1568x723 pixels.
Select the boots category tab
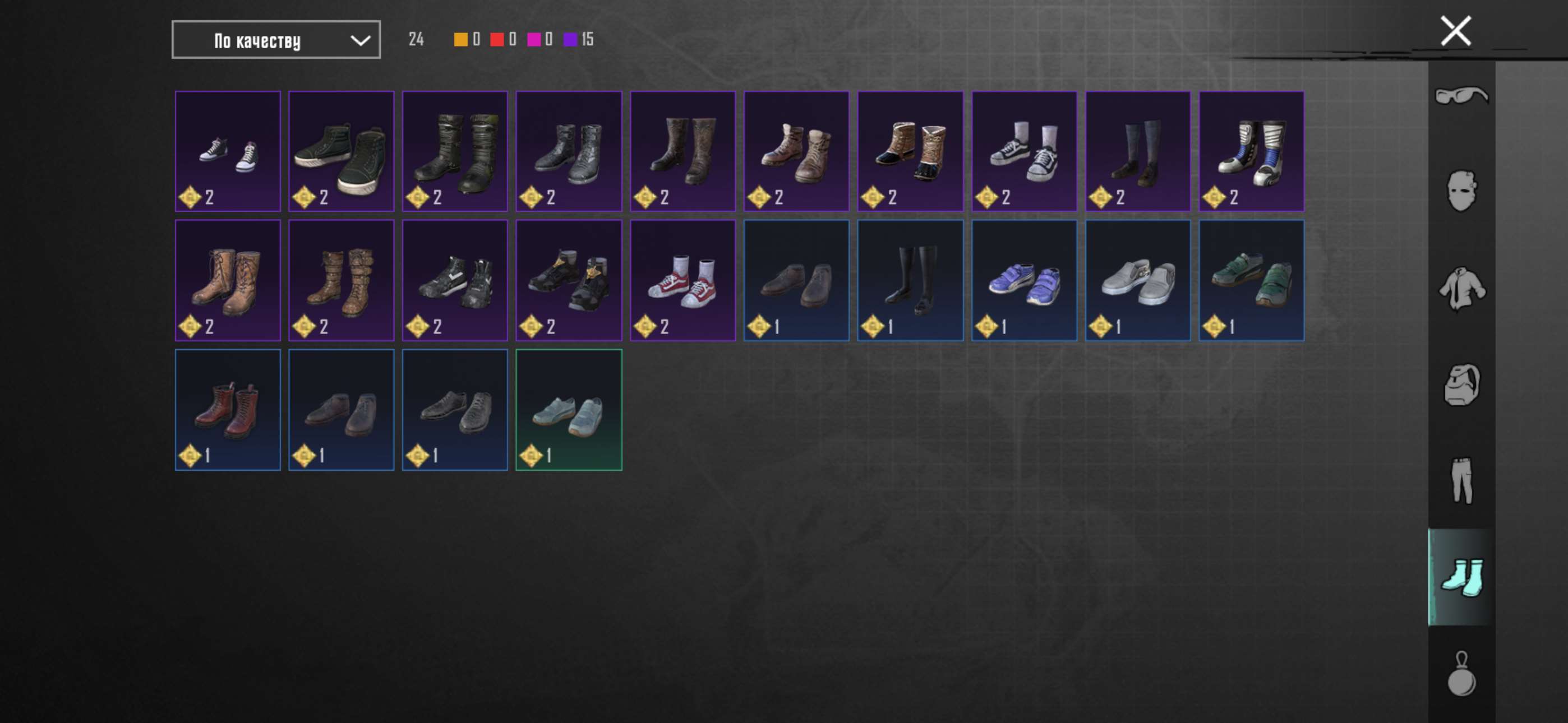[x=1461, y=577]
